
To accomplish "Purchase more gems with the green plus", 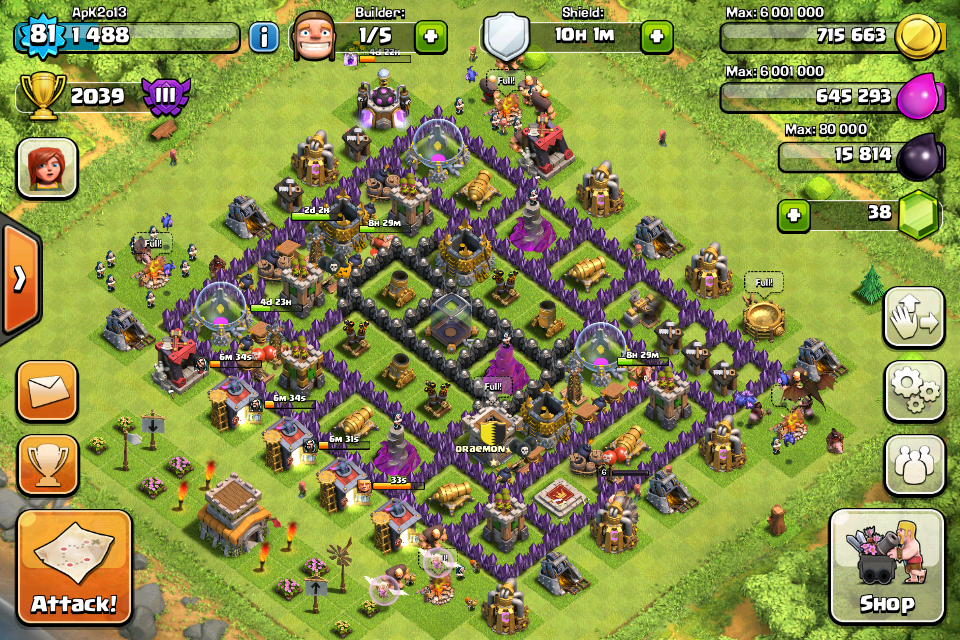I will [794, 214].
